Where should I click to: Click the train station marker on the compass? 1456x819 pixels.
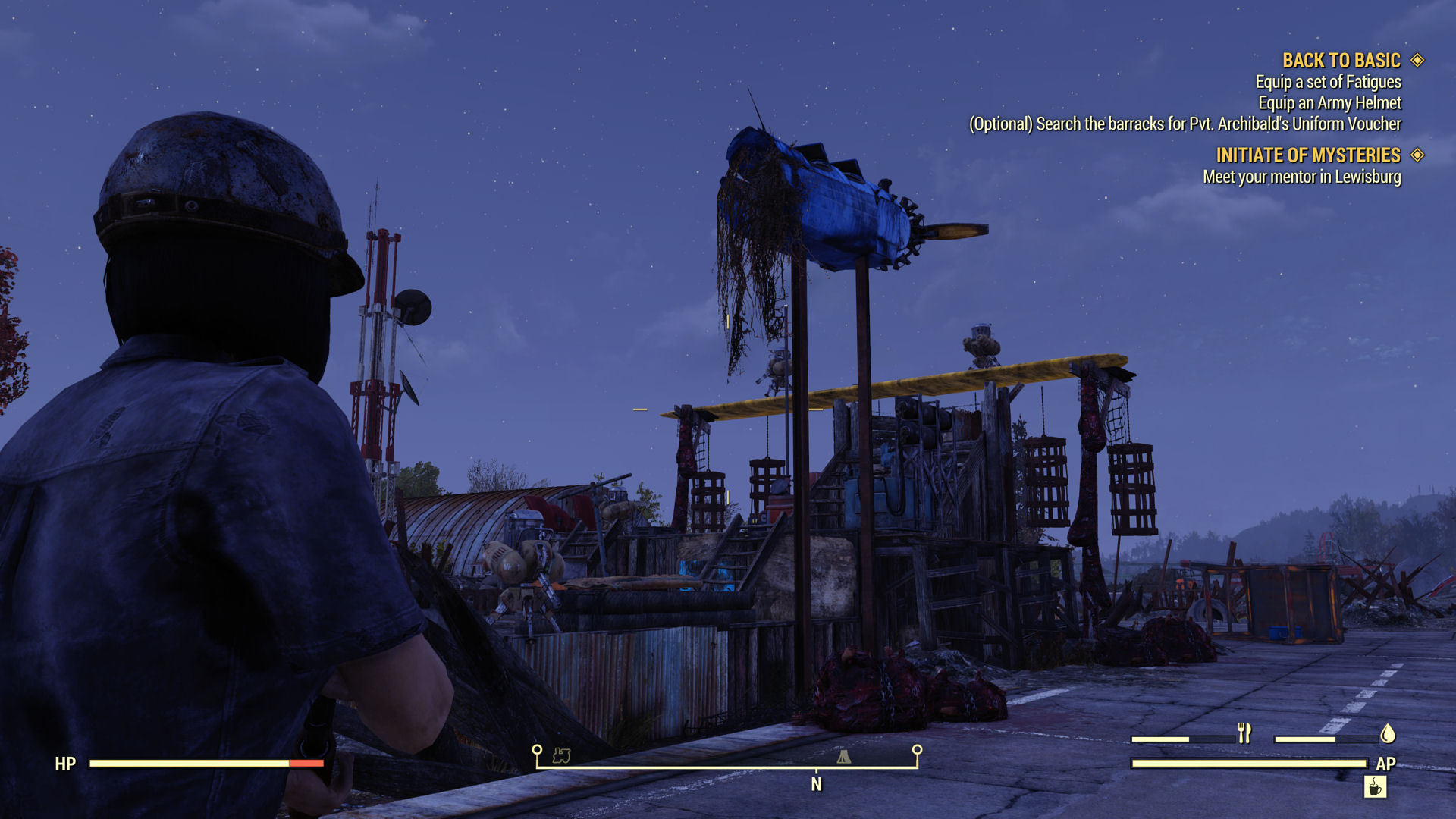(561, 755)
